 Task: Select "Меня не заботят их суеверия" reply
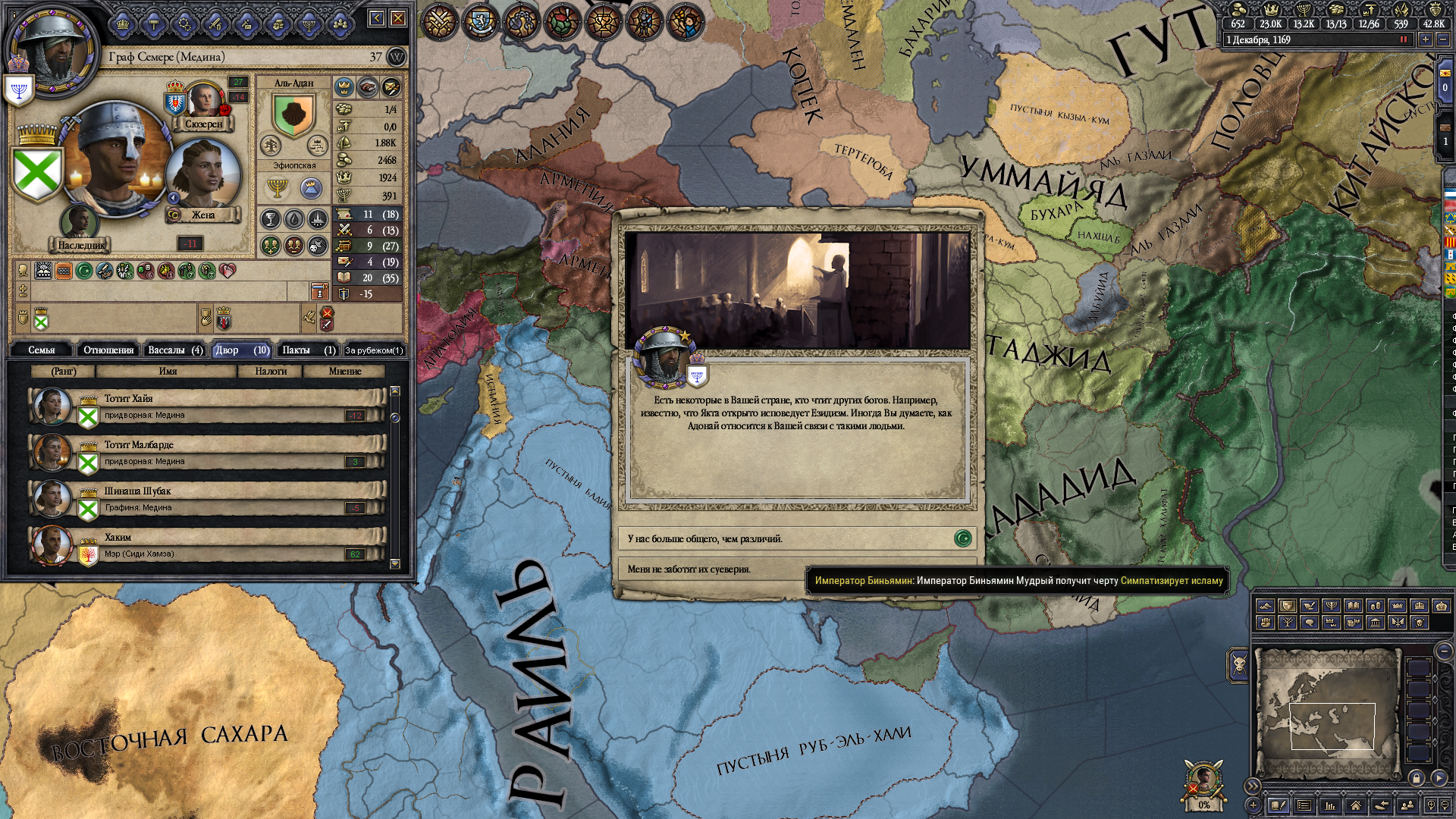click(x=713, y=569)
